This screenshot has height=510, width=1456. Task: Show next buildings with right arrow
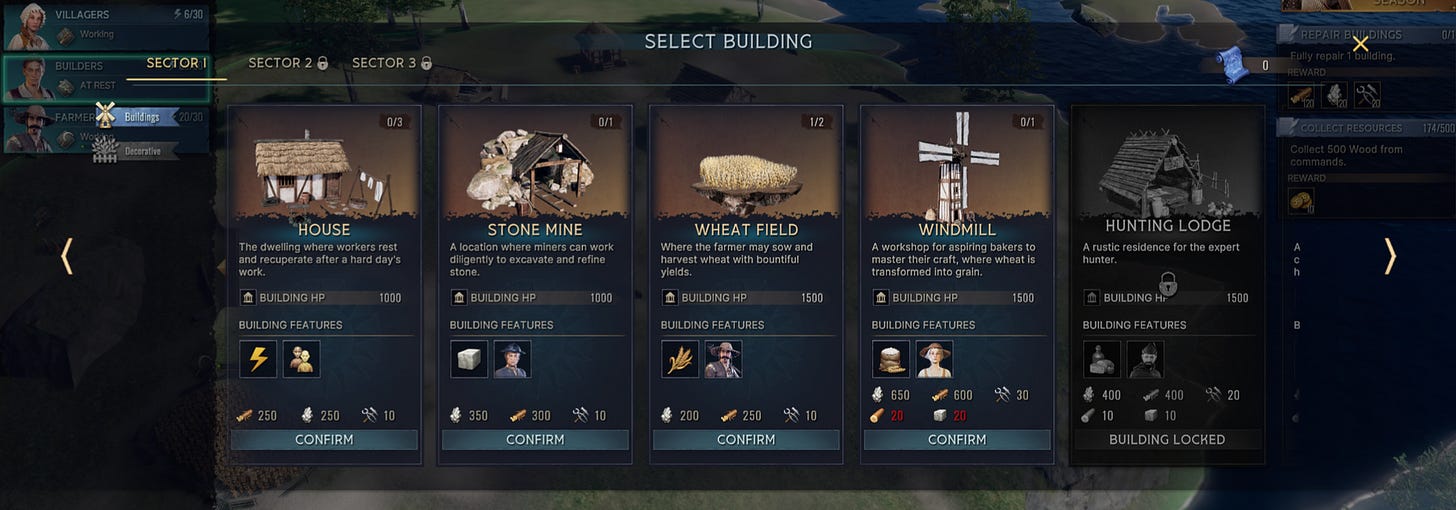[x=1389, y=256]
